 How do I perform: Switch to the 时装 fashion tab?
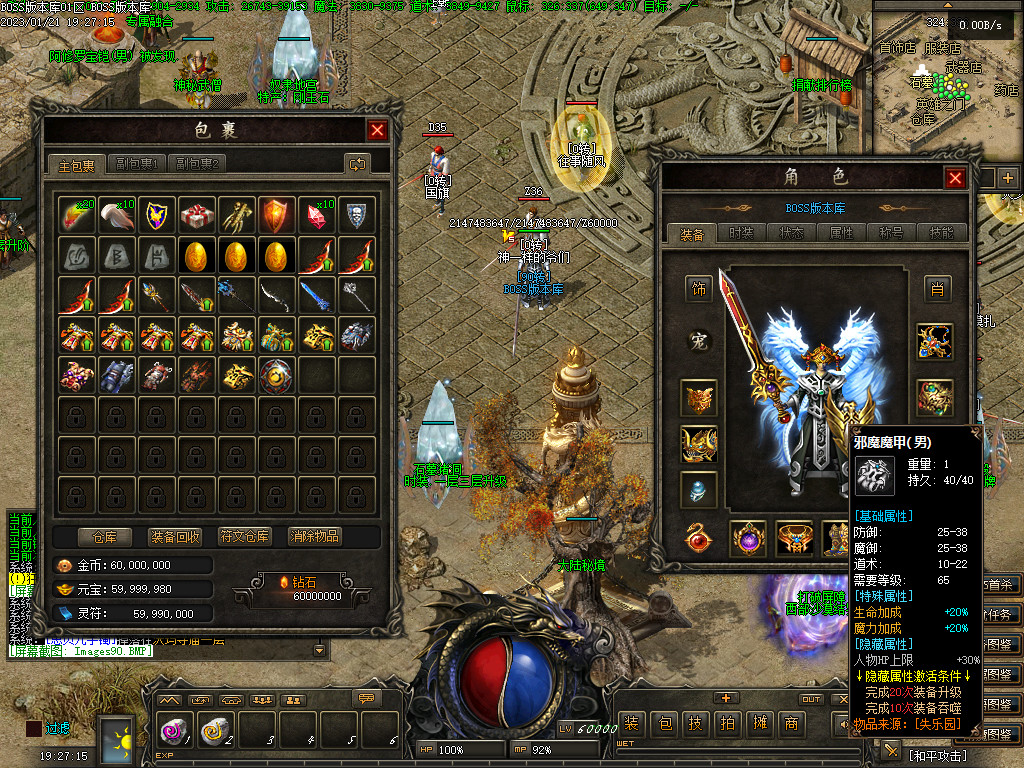click(742, 233)
